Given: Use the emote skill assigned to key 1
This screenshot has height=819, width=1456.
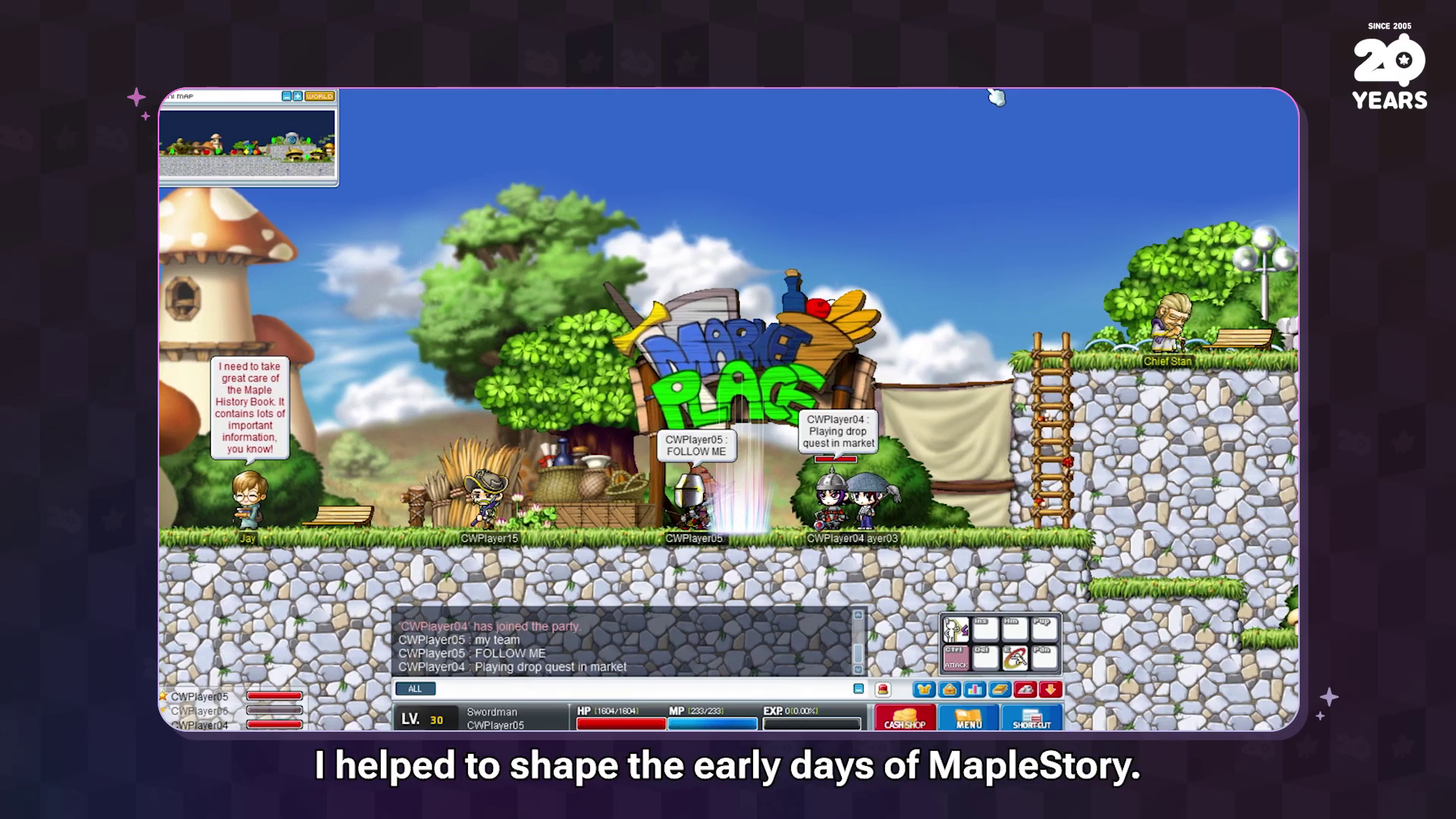Looking at the screenshot, I should [x=955, y=629].
